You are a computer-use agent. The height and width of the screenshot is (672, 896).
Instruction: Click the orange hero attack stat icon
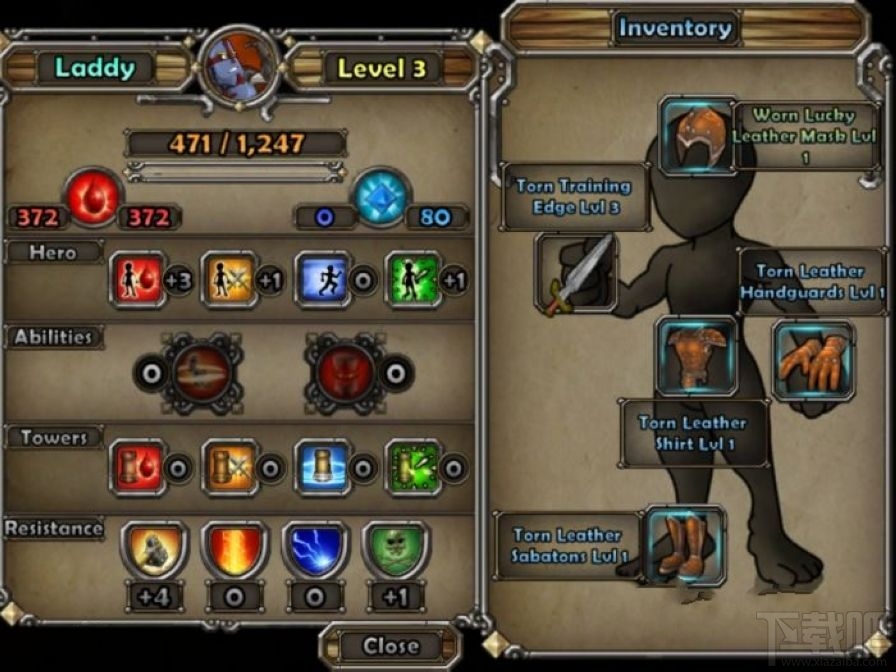click(229, 280)
